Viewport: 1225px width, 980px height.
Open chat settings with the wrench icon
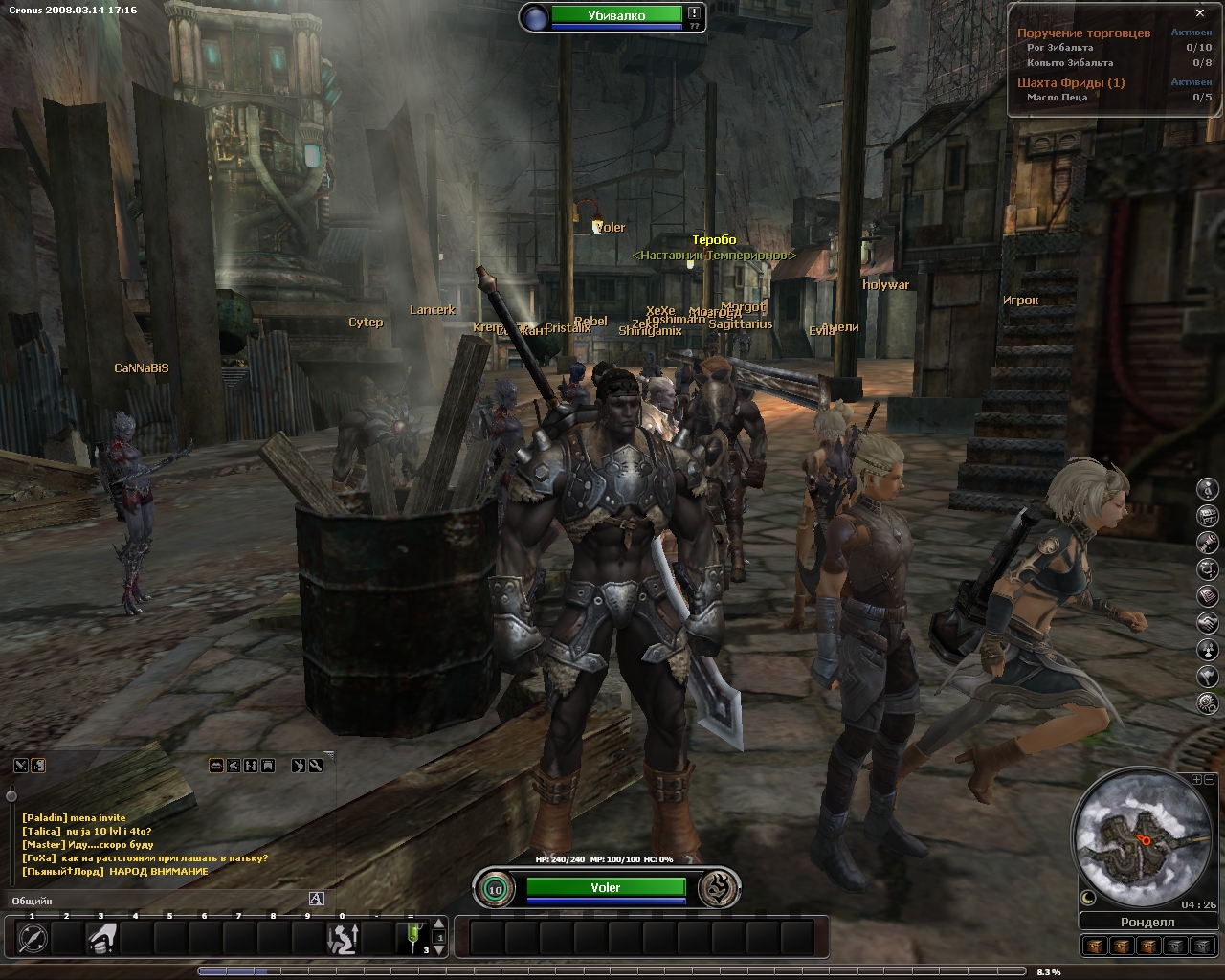(315, 766)
